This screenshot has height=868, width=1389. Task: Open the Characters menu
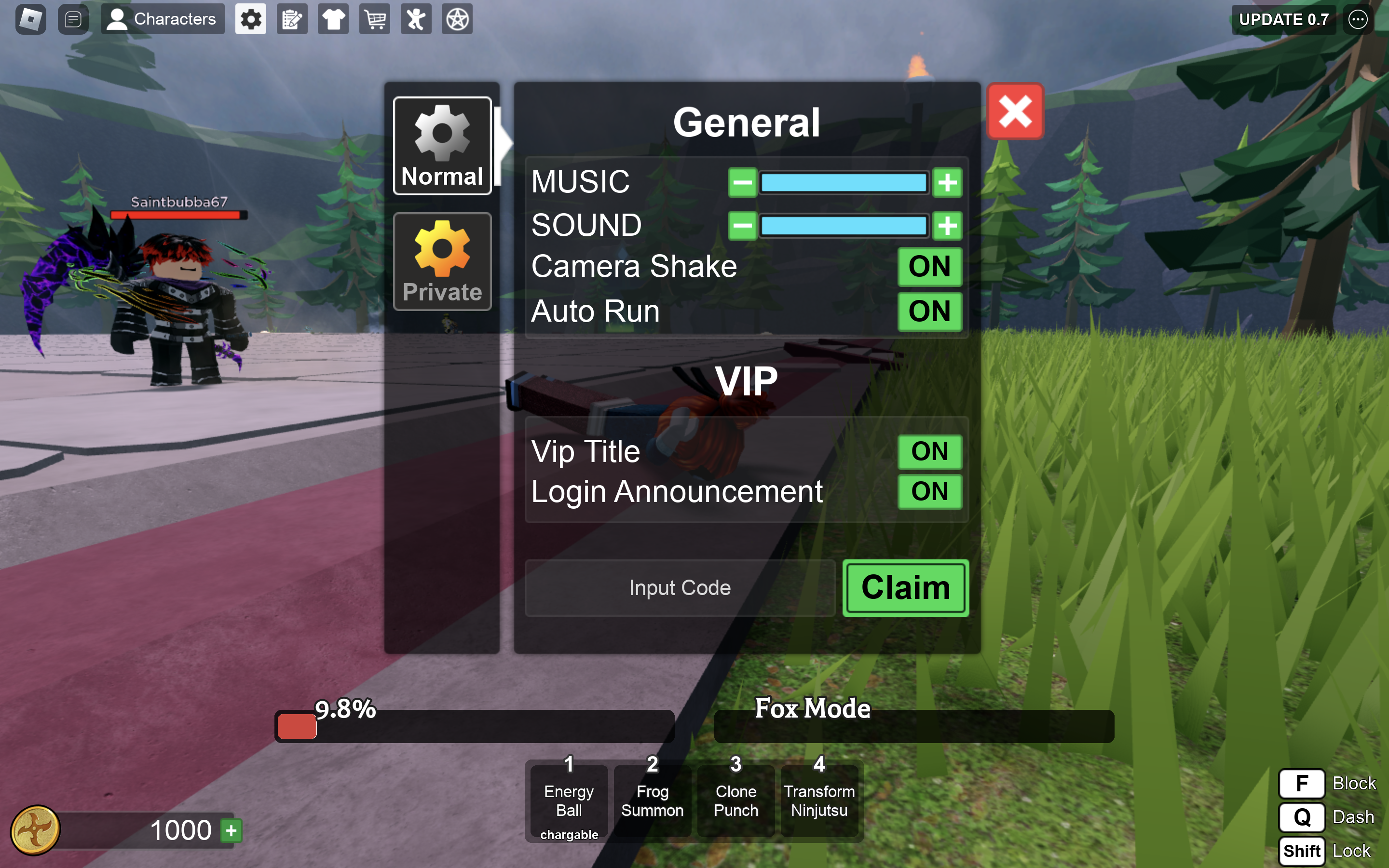(163, 19)
